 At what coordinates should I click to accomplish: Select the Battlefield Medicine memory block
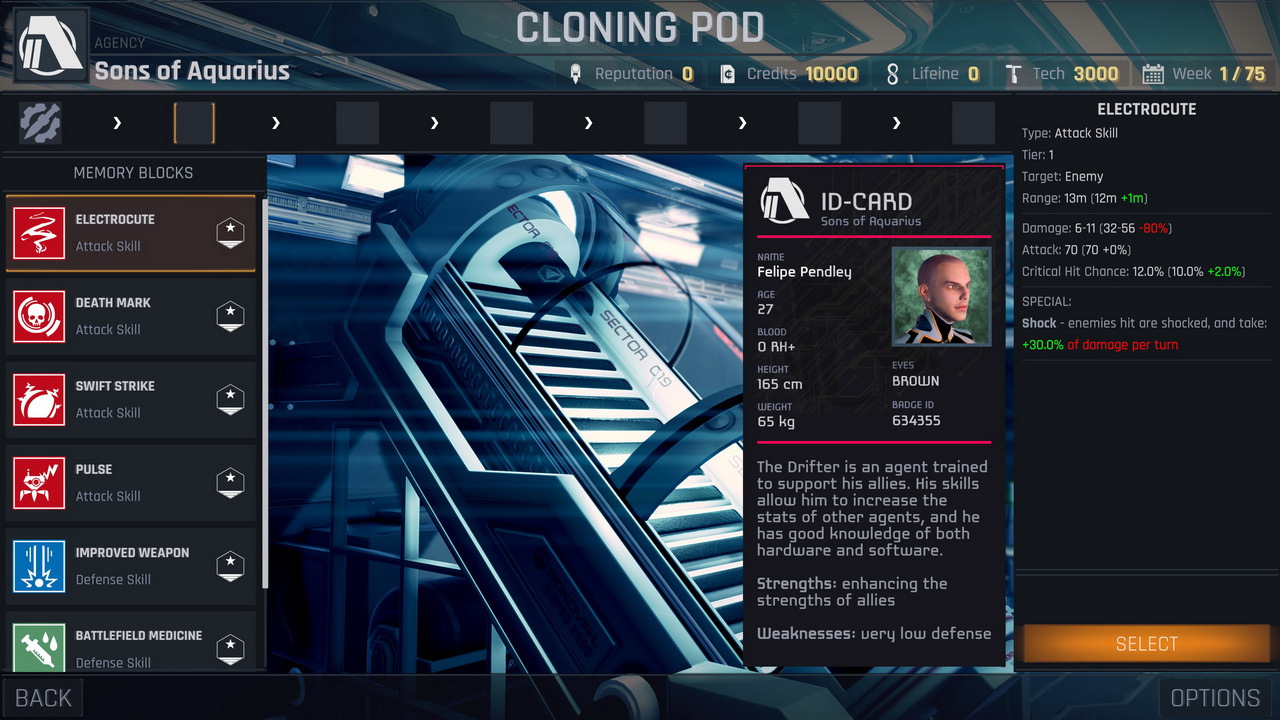131,645
